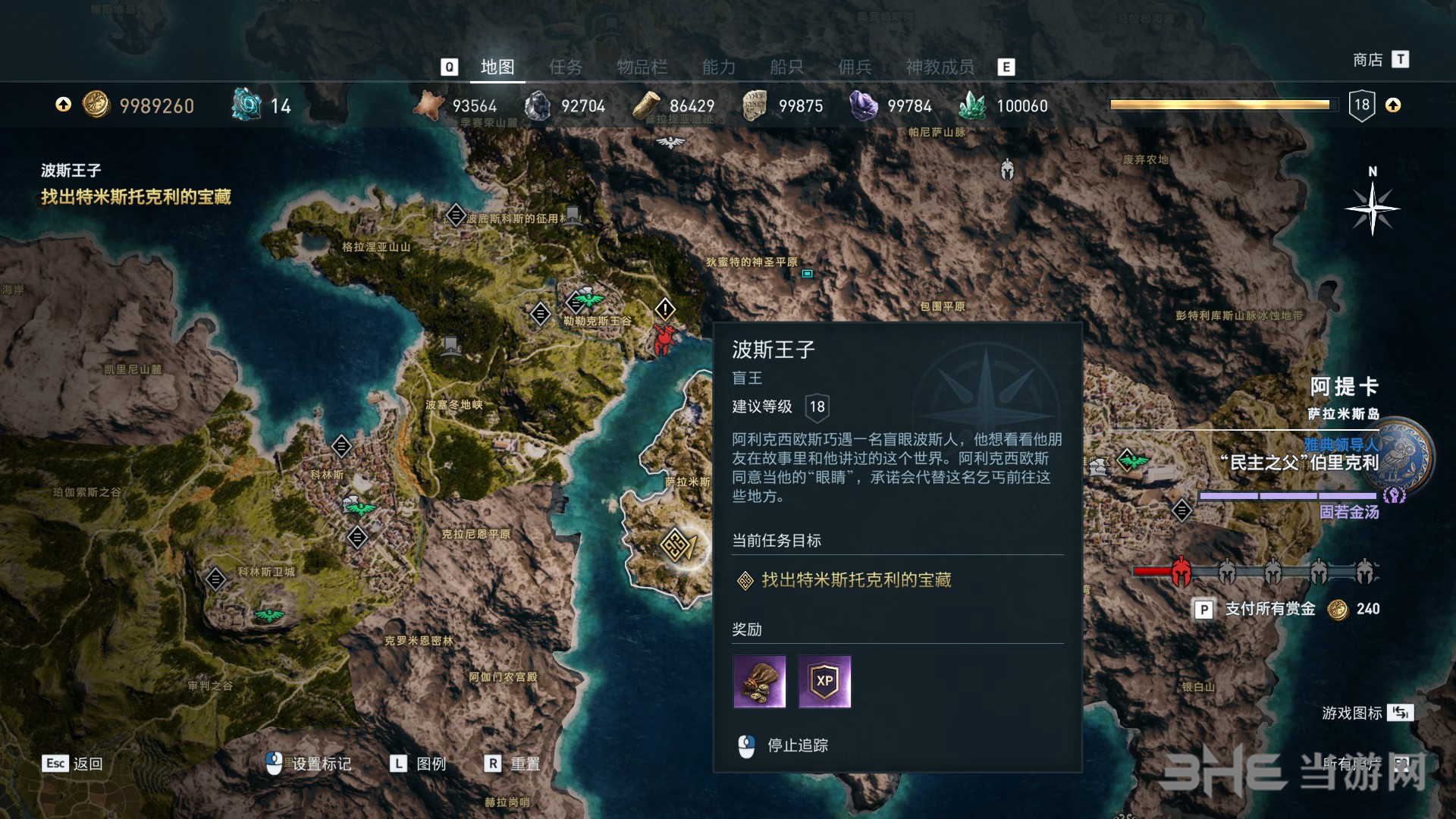Select the quest marker with exclamation mark
The height and width of the screenshot is (819, 1456).
[665, 309]
